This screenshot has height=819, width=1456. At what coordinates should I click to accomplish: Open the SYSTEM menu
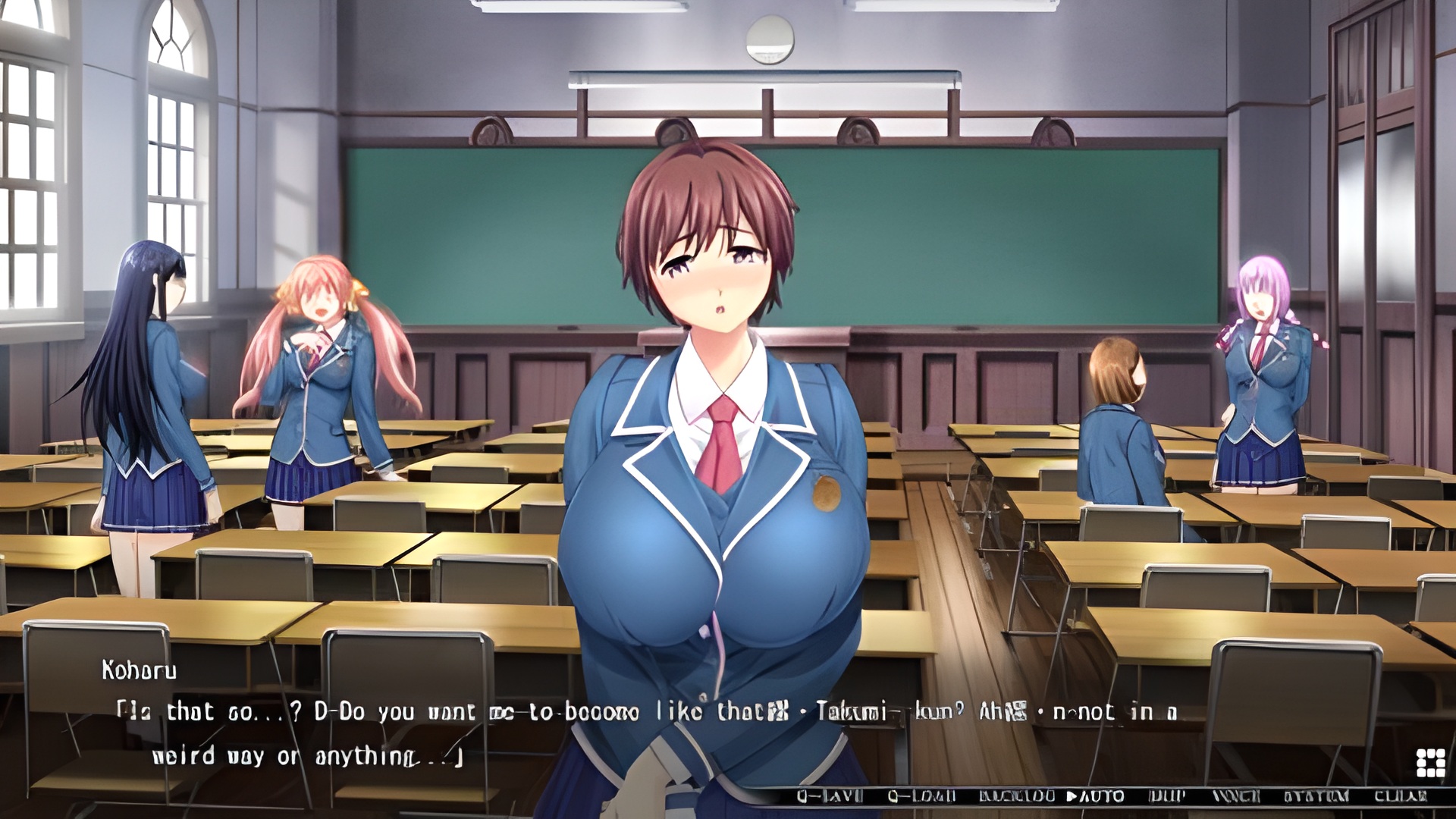(x=1316, y=796)
